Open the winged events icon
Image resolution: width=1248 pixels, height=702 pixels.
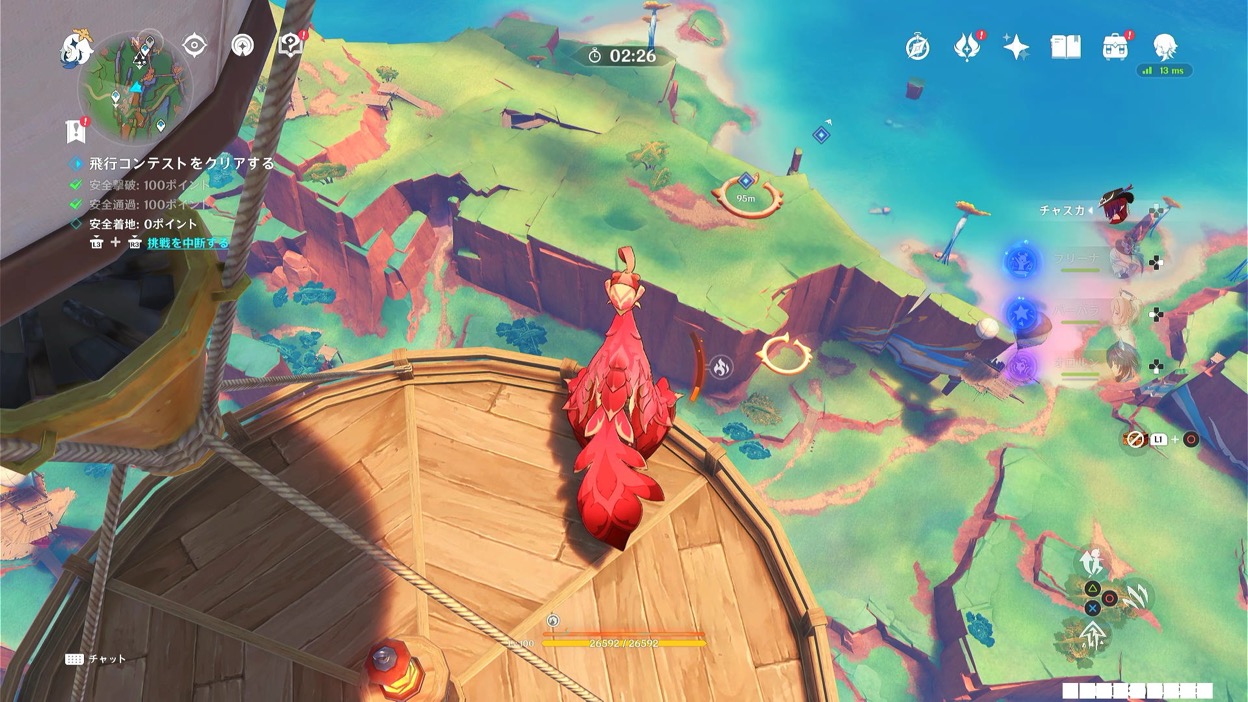966,47
